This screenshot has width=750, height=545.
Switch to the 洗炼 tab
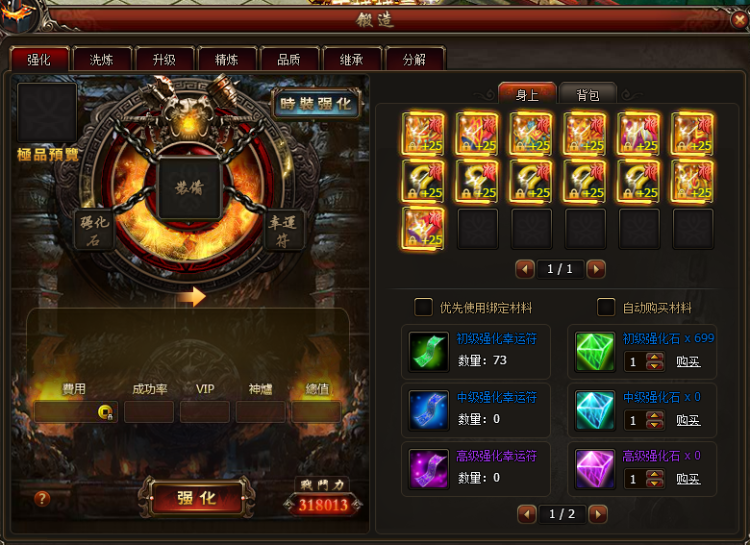[101, 60]
